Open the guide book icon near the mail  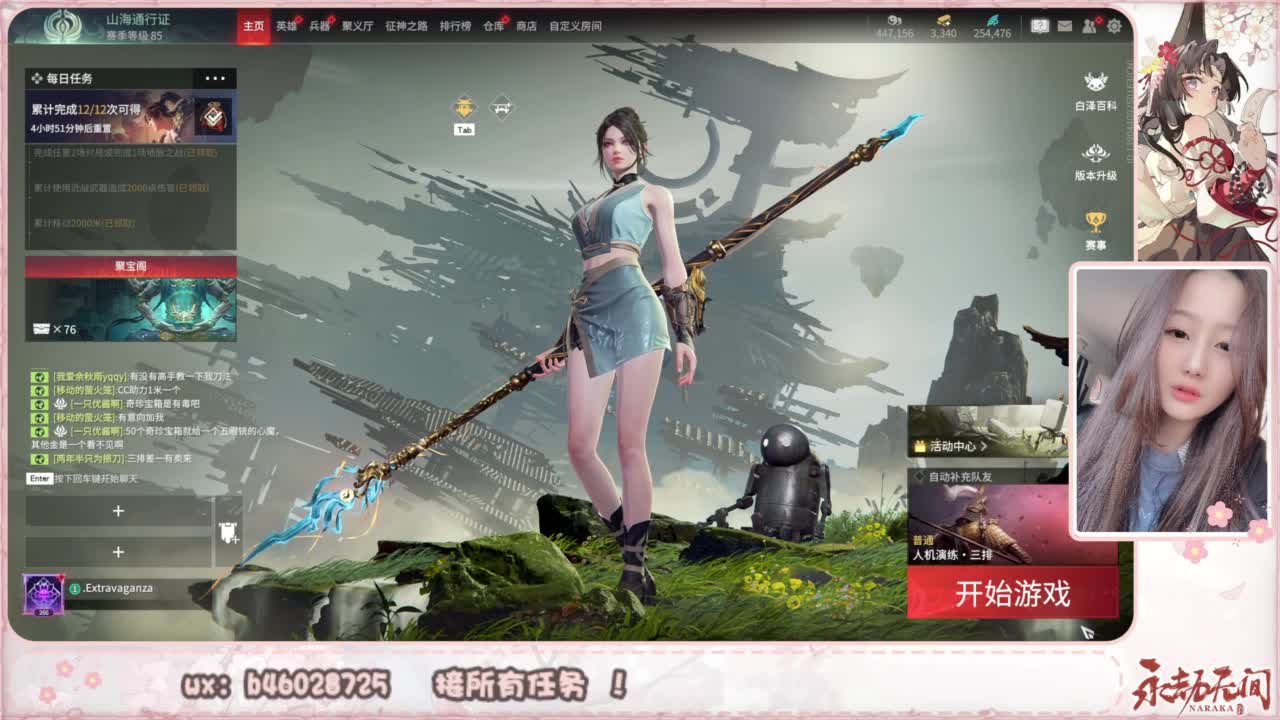tap(1040, 26)
